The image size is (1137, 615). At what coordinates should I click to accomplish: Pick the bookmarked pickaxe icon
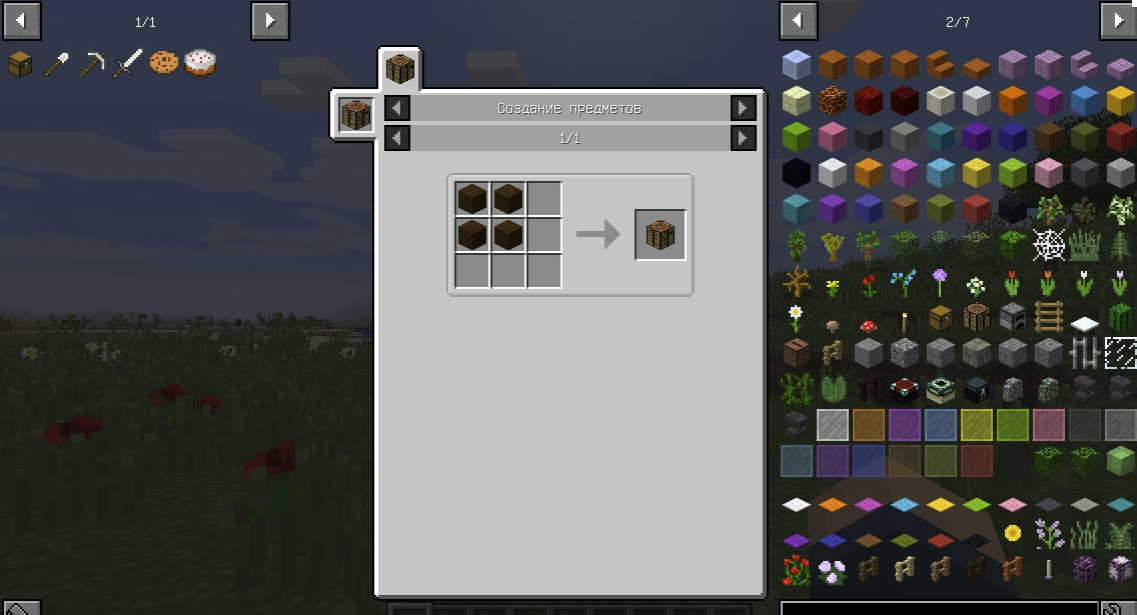click(x=92, y=63)
